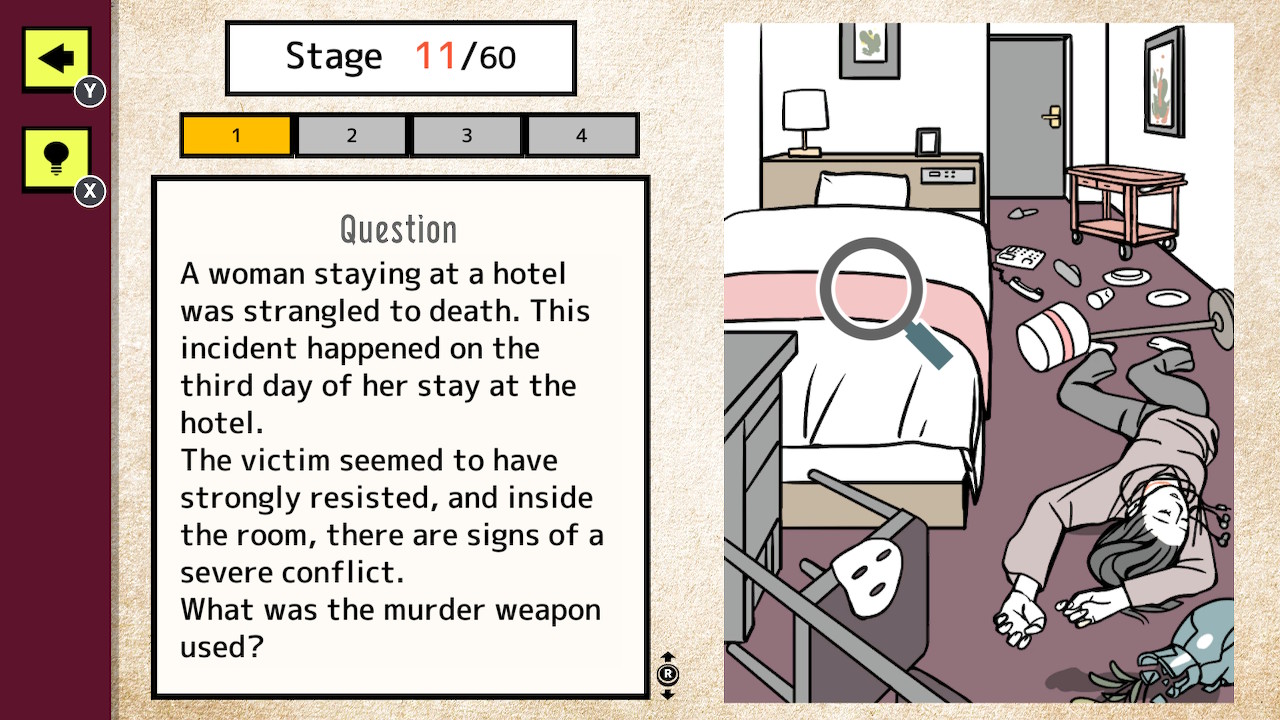The width and height of the screenshot is (1280, 720).
Task: Click the framed picture near the door
Action: pyautogui.click(x=1163, y=75)
